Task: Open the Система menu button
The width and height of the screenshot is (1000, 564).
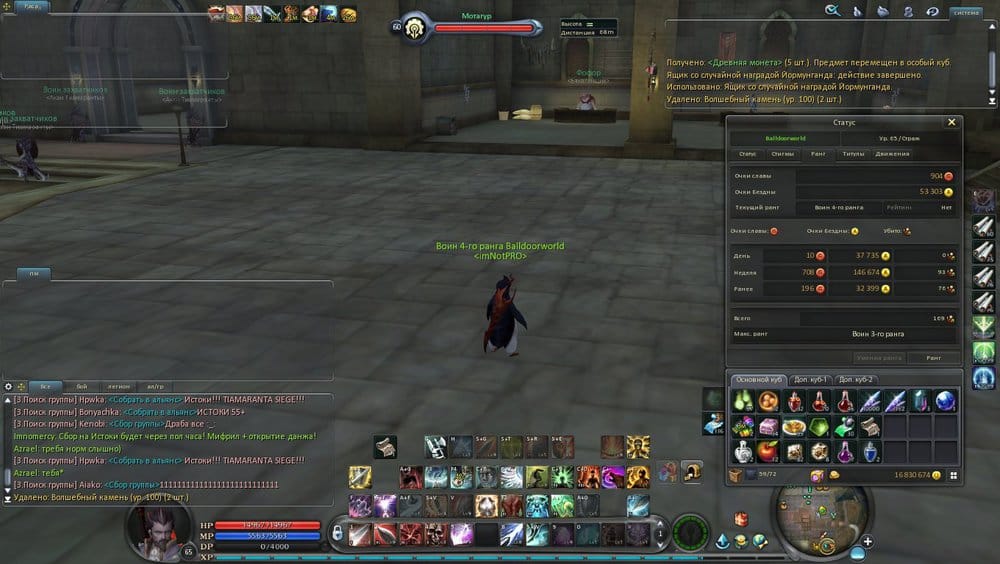Action: click(966, 12)
